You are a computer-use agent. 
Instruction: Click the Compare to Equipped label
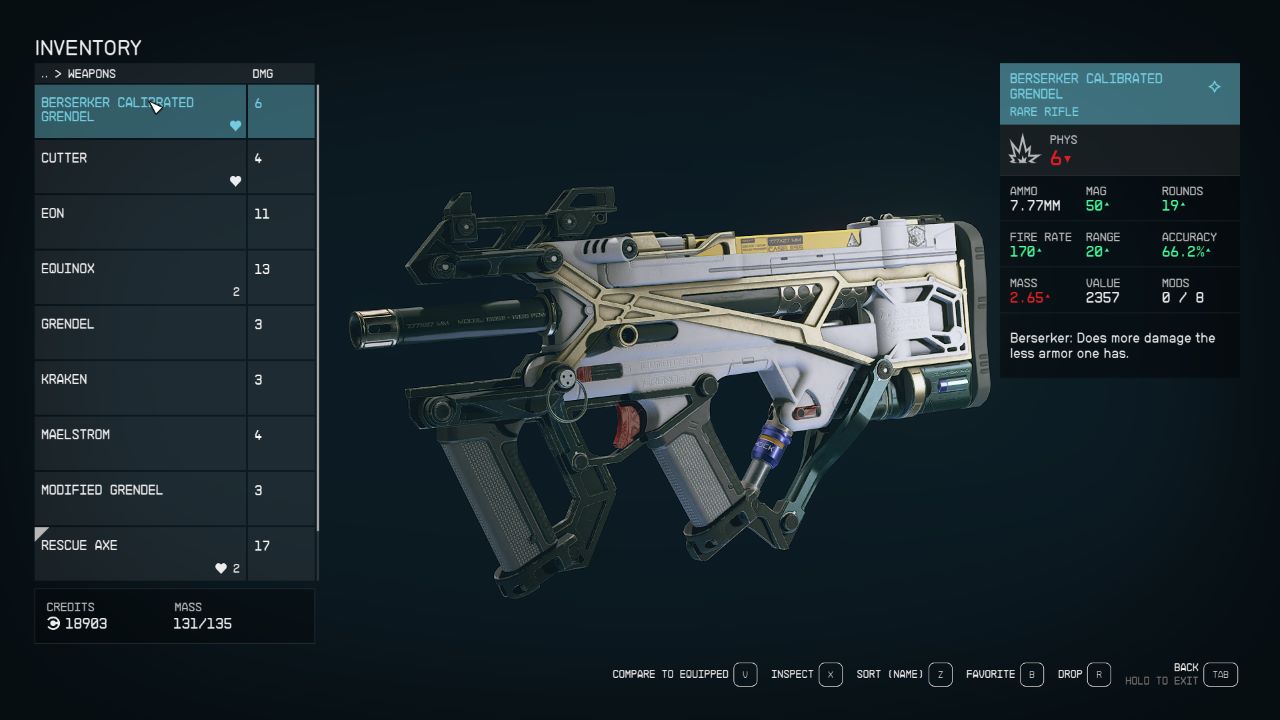tap(668, 674)
